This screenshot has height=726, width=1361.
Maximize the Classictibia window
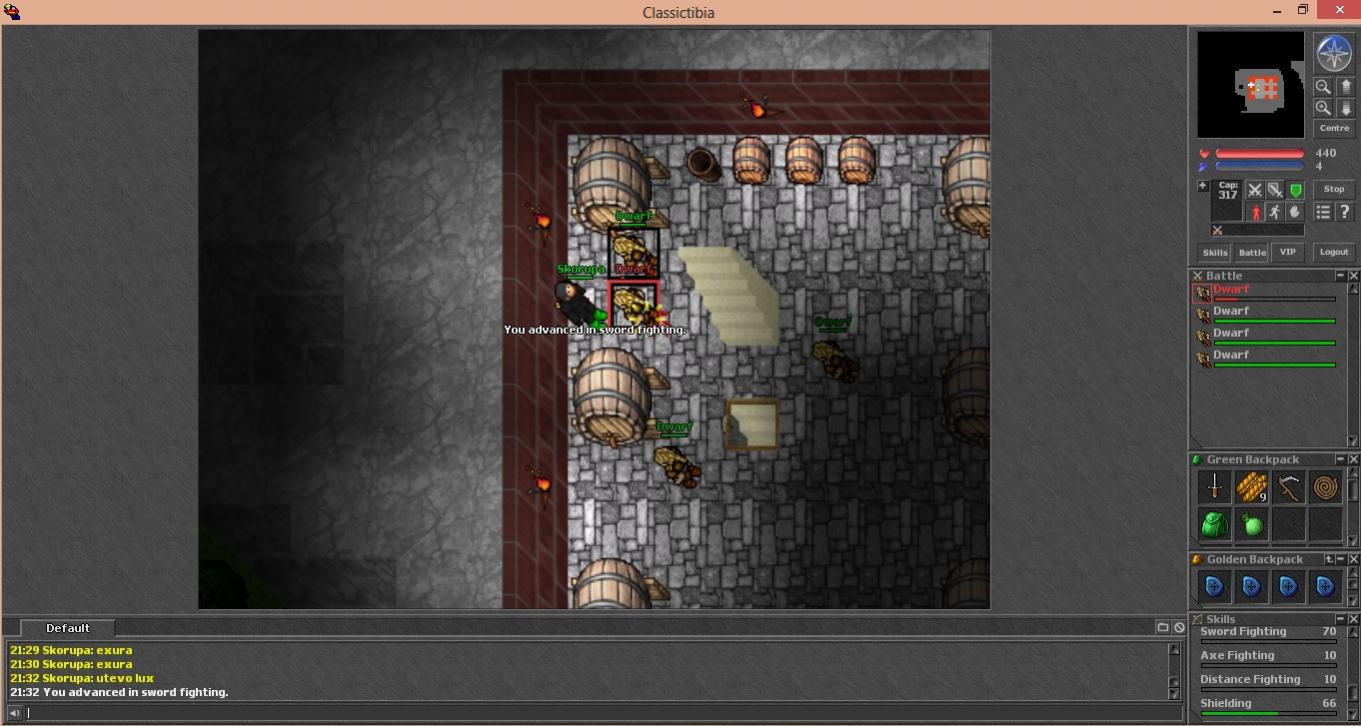coord(1302,10)
